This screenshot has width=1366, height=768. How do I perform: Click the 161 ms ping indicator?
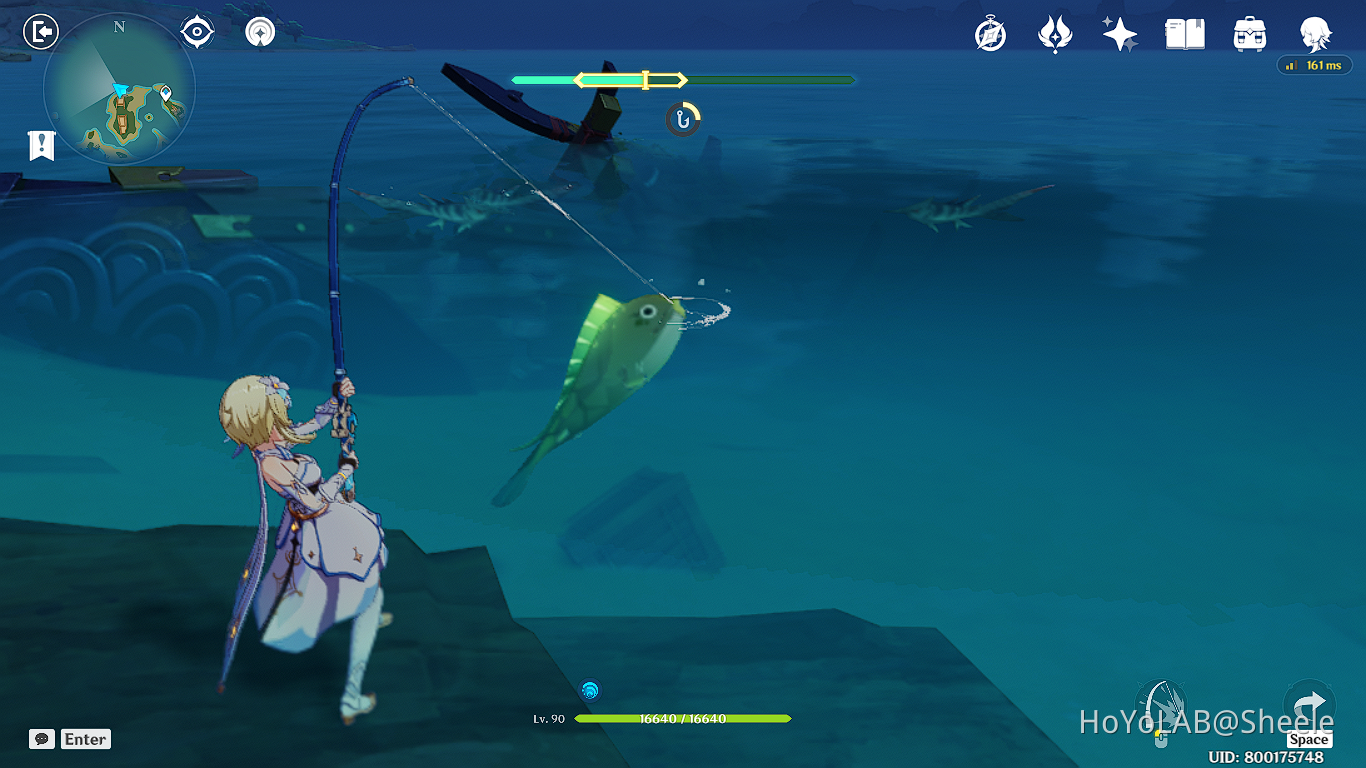click(1314, 64)
